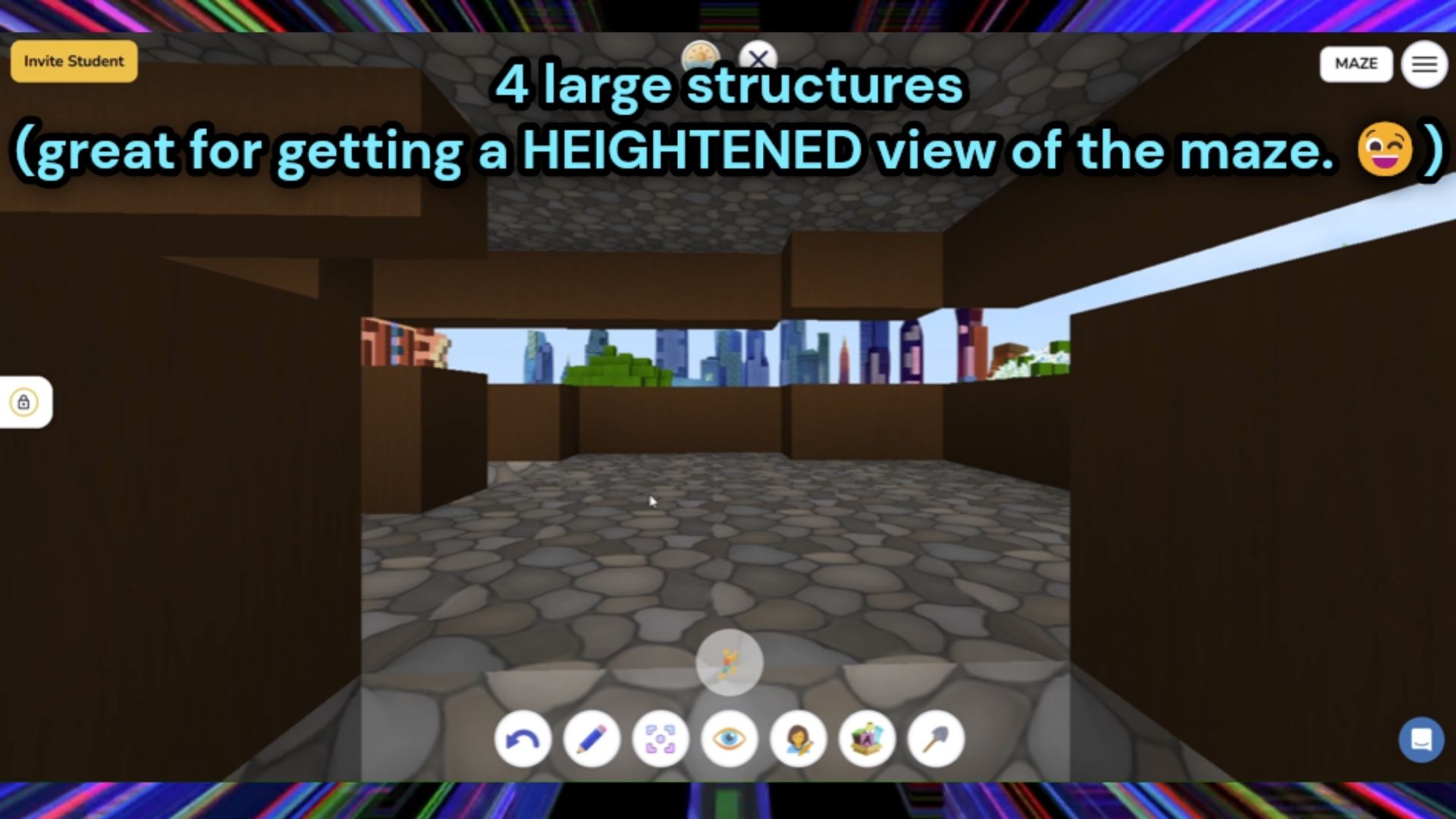This screenshot has width=1456, height=819.
Task: Open the avatar character editor
Action: [x=798, y=739]
